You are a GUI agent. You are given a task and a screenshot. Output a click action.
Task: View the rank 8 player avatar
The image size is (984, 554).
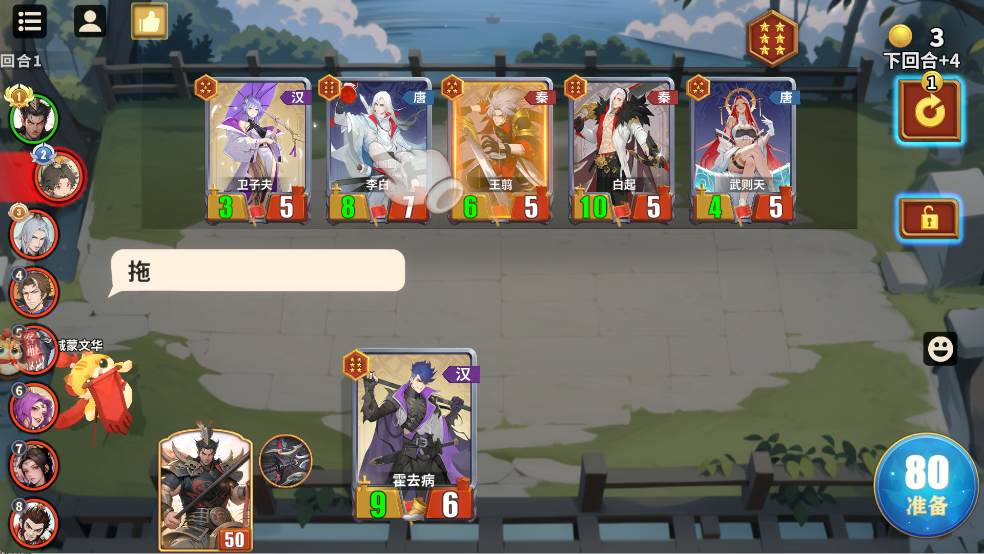(x=33, y=523)
